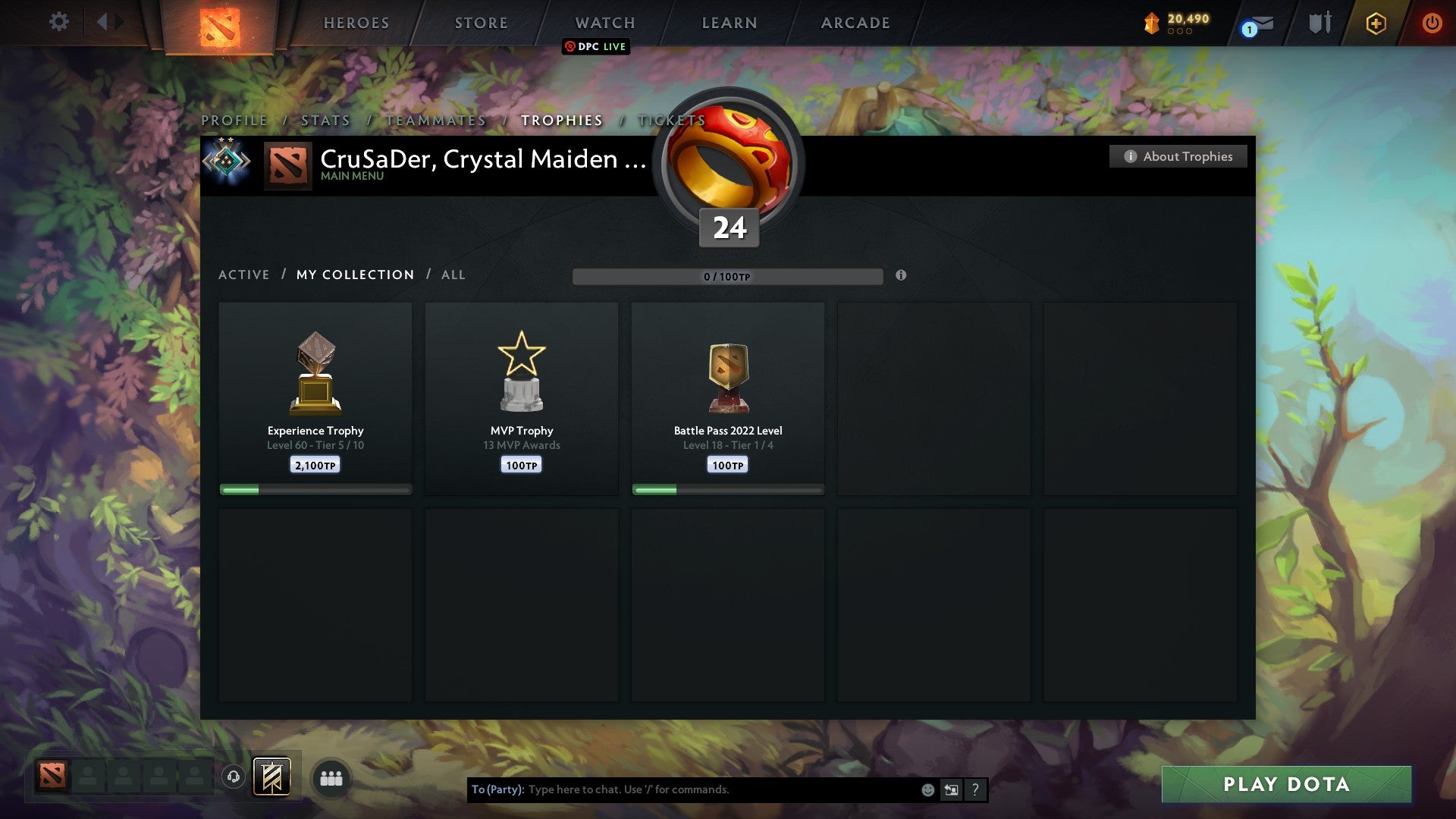Click About Trophies

[x=1178, y=156]
